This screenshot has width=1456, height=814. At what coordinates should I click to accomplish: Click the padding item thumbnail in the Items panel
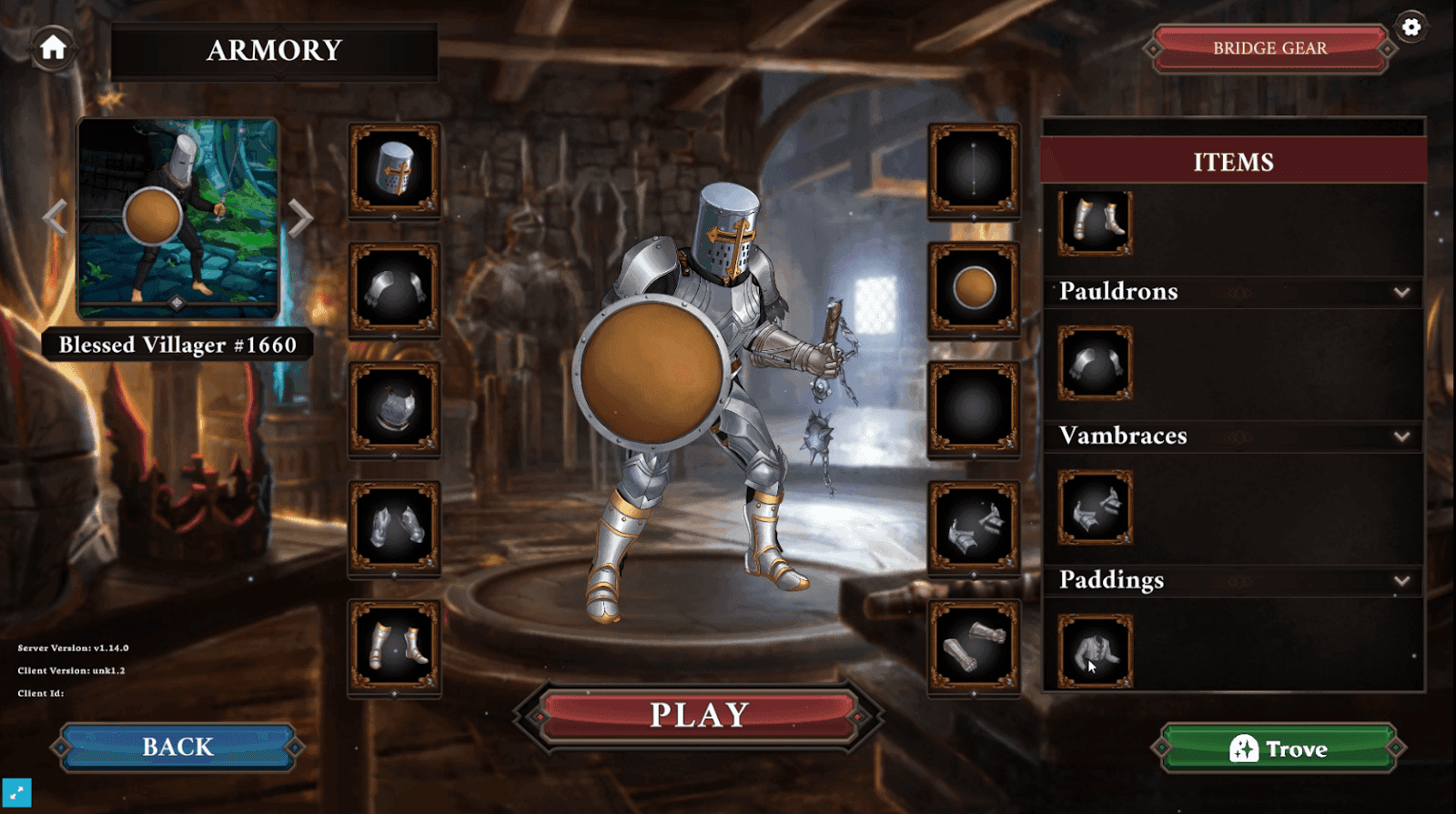click(1094, 653)
